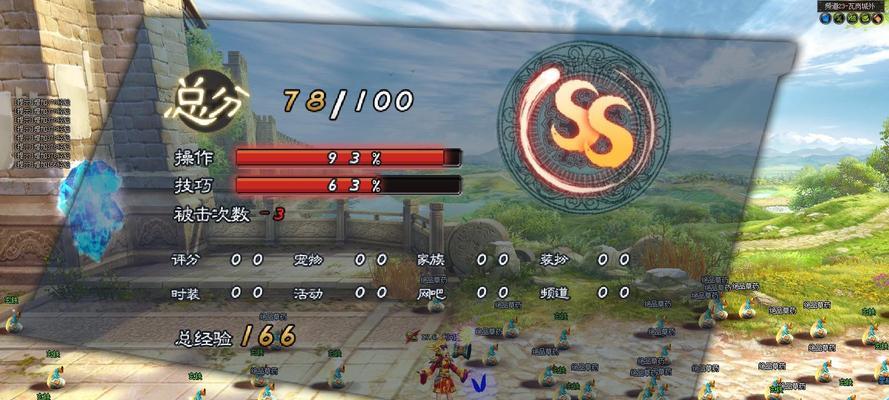Open the channel selector labeled 频道
Screen dimensions: 889x400
[850, 6]
